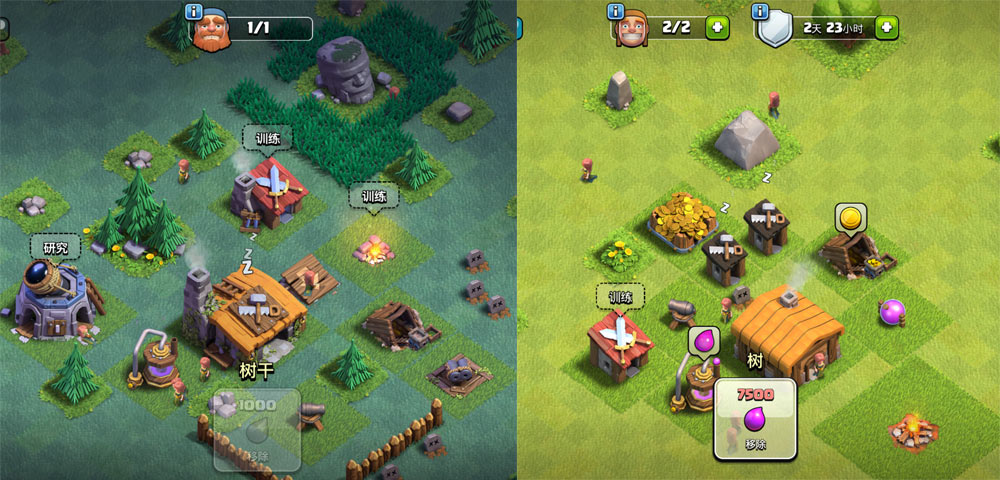Select the 训练 bubble above the campfire

coord(373,196)
